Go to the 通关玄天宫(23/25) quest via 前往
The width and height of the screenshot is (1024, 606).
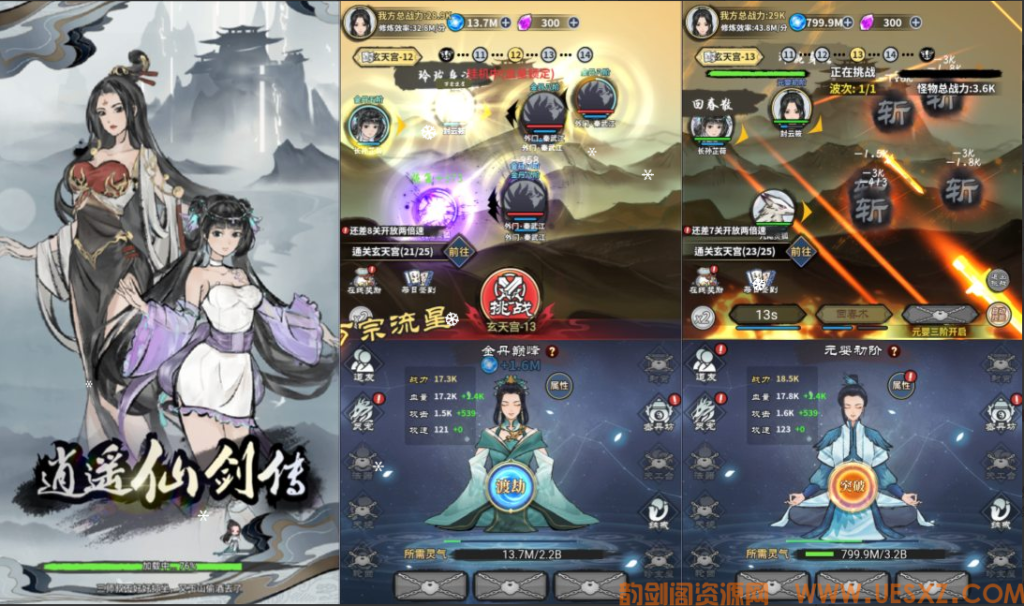[801, 252]
